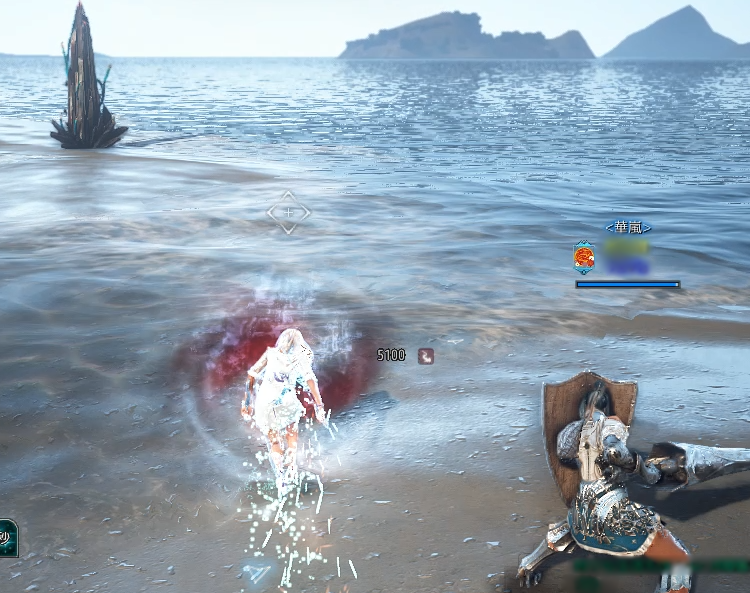Click the teal skill icon at screen edge
The image size is (750, 593).
pos(7,538)
